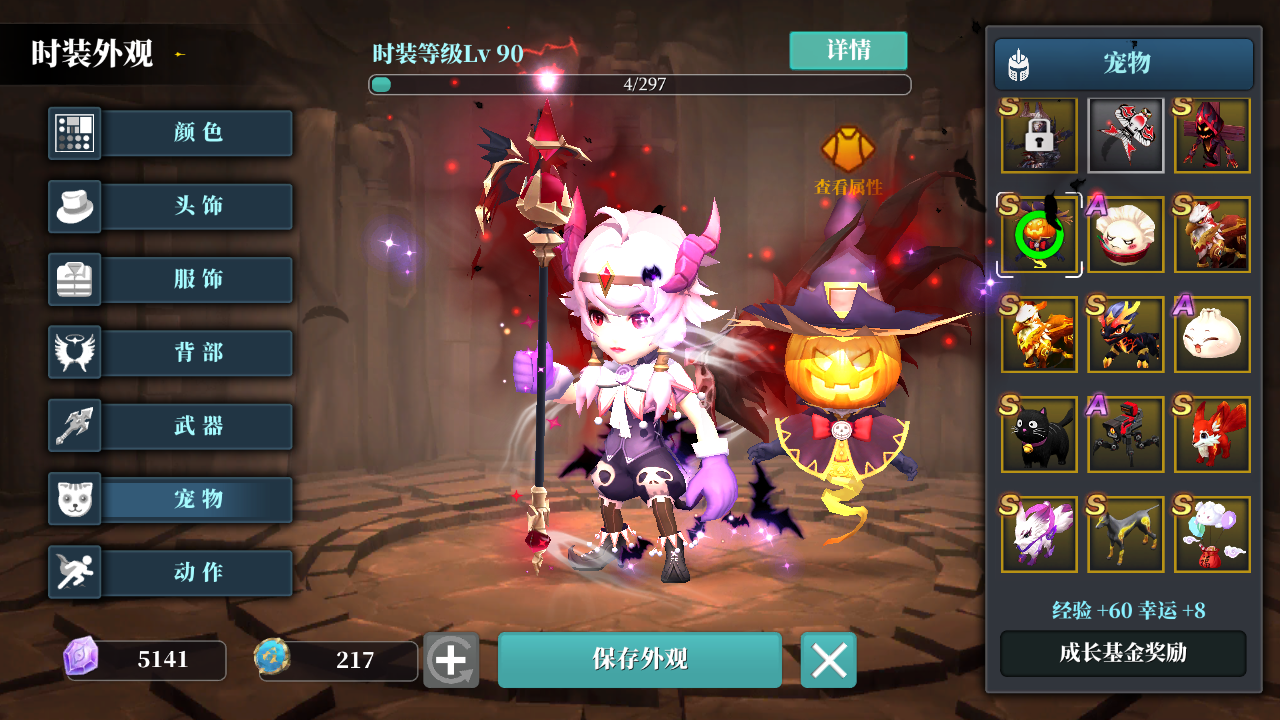Select the pumpkin-headed pet thumbnail
Image resolution: width=1280 pixels, height=720 pixels.
pos(1039,235)
